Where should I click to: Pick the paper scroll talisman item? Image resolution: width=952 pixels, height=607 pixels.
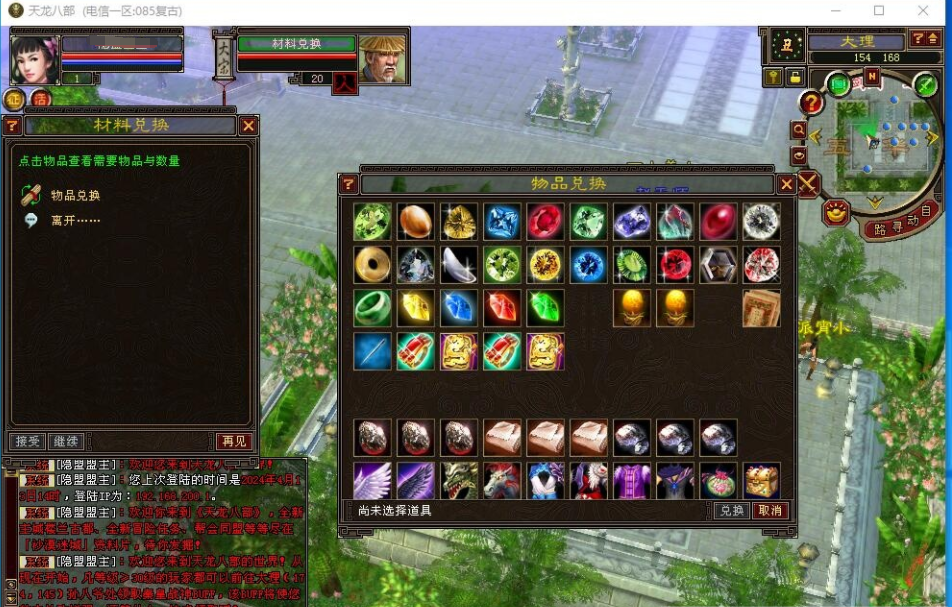[761, 308]
